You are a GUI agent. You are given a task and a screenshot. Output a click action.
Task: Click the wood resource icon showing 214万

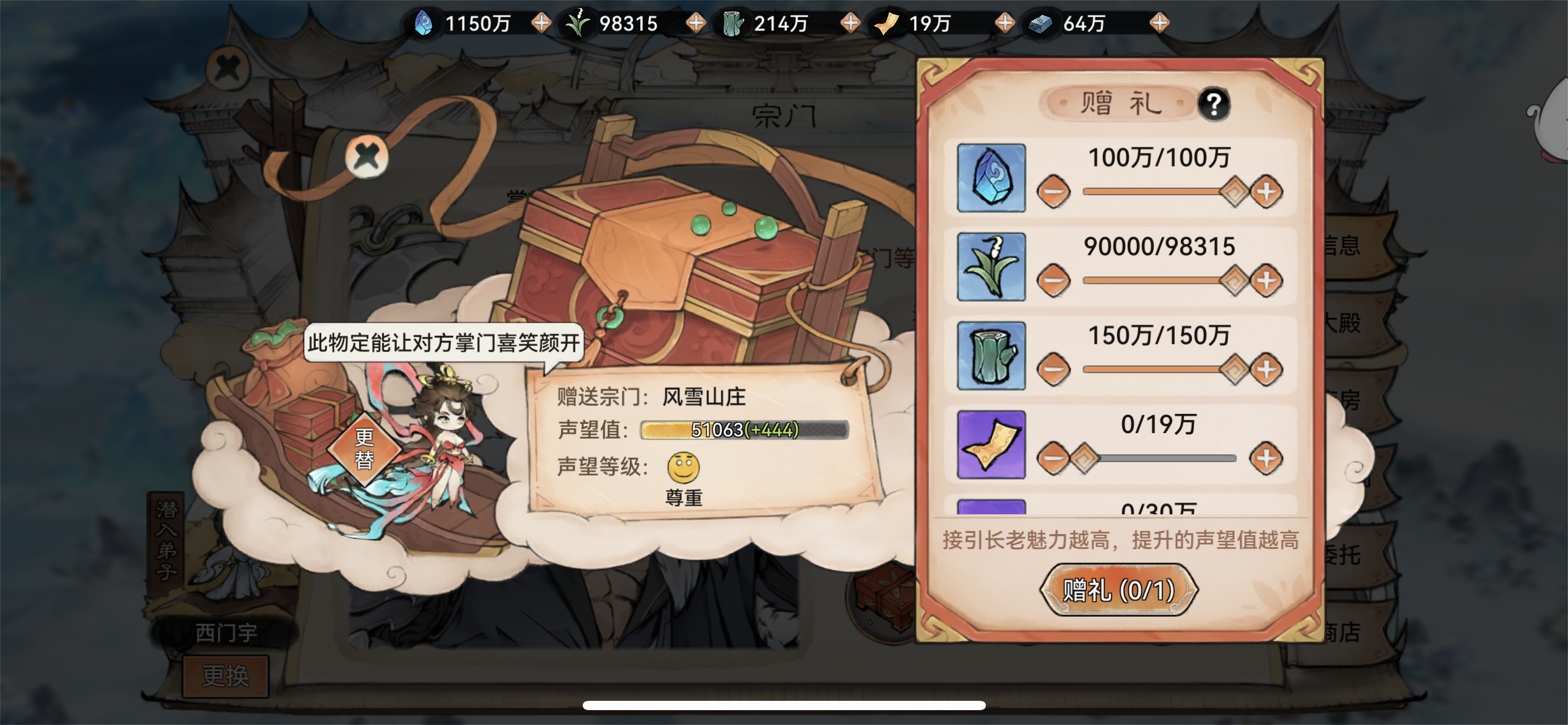click(733, 24)
